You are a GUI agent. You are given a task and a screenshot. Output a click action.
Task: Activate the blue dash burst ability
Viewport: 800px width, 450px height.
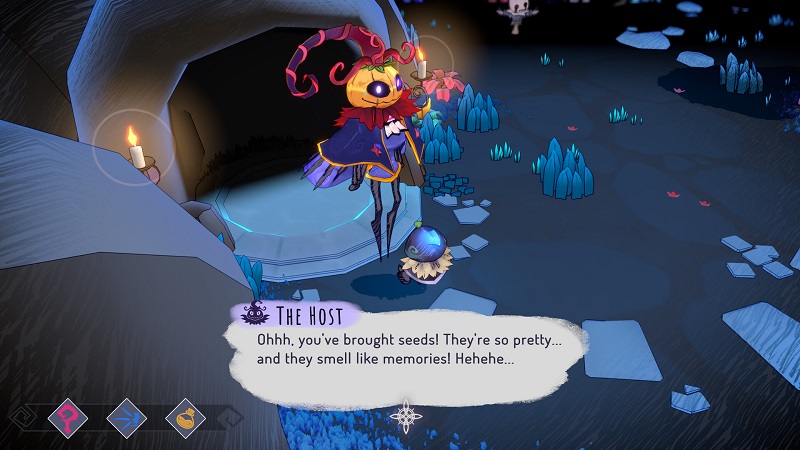[x=127, y=414]
